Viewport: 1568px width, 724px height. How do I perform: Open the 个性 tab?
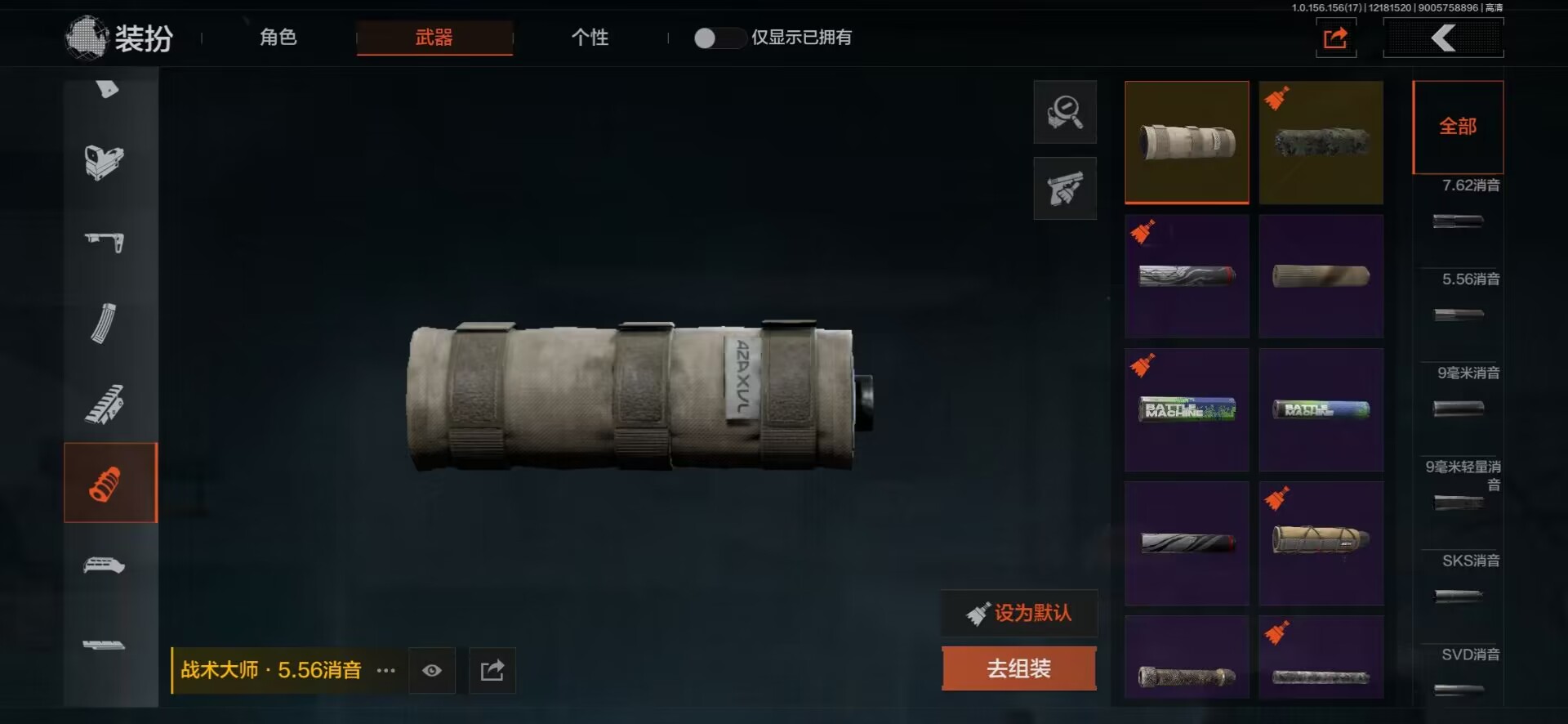(x=590, y=38)
